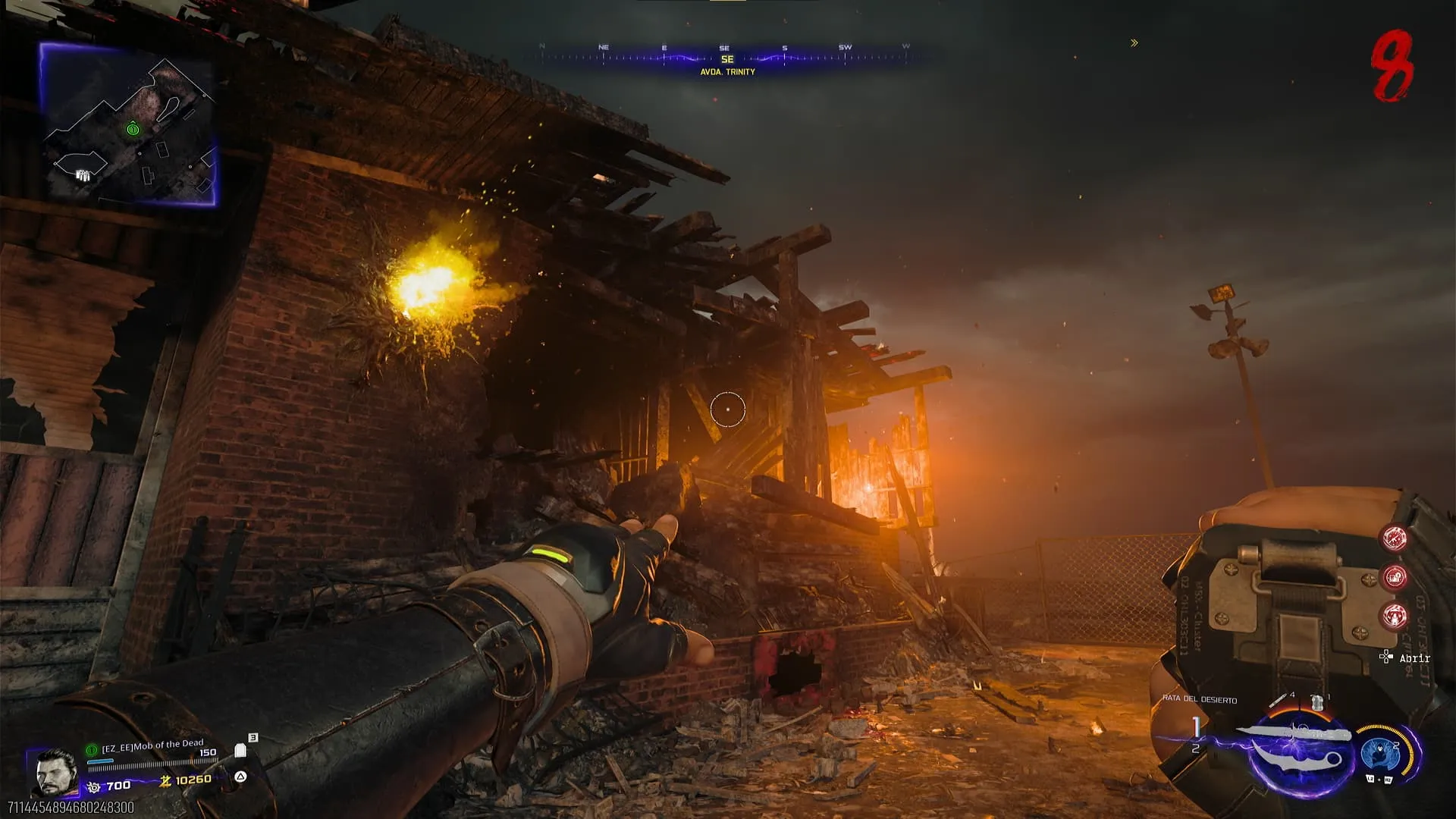
Task: Select the grenade equipment with 1 count
Action: [x=1318, y=702]
